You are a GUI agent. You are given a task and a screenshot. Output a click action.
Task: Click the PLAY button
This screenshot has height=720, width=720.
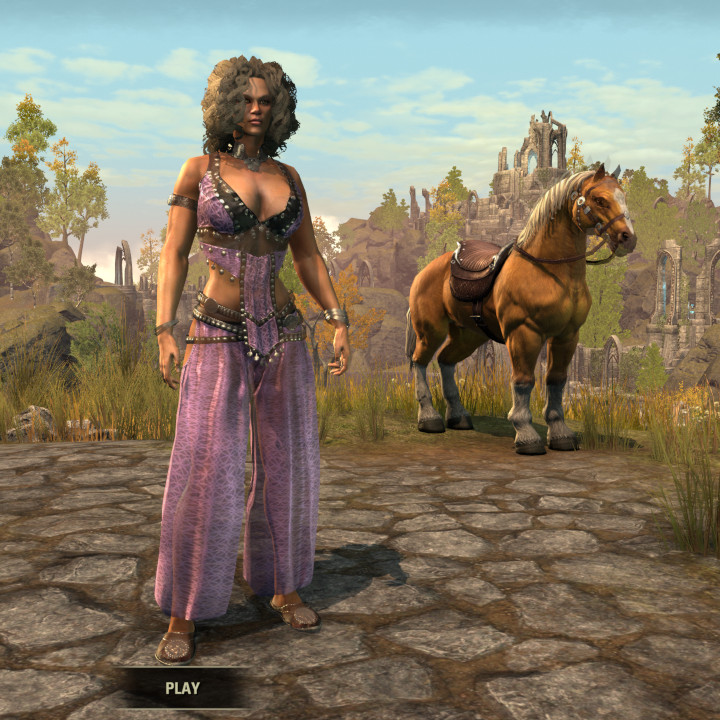182,688
